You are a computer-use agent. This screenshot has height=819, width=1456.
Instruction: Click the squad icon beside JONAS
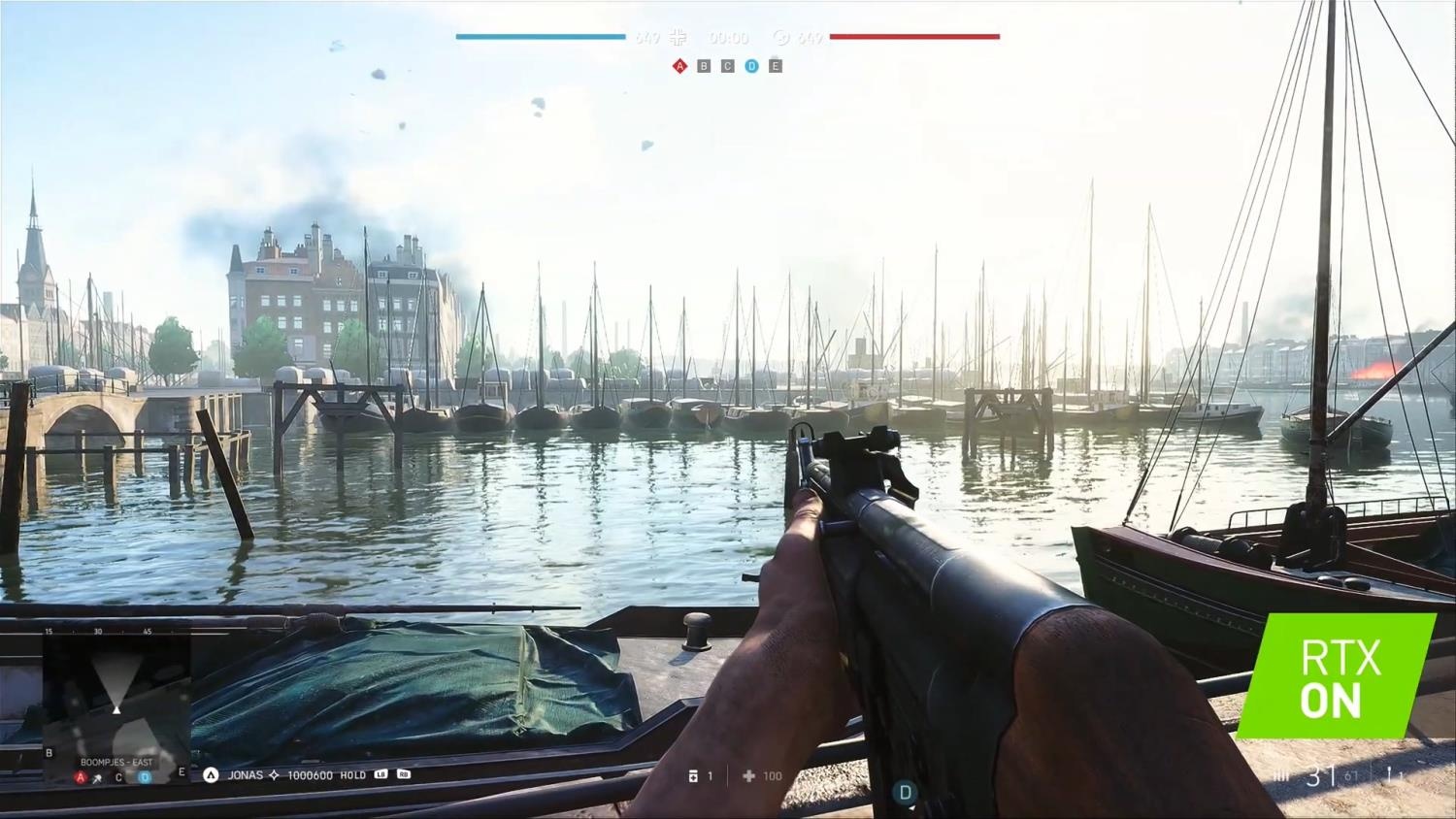[x=211, y=775]
